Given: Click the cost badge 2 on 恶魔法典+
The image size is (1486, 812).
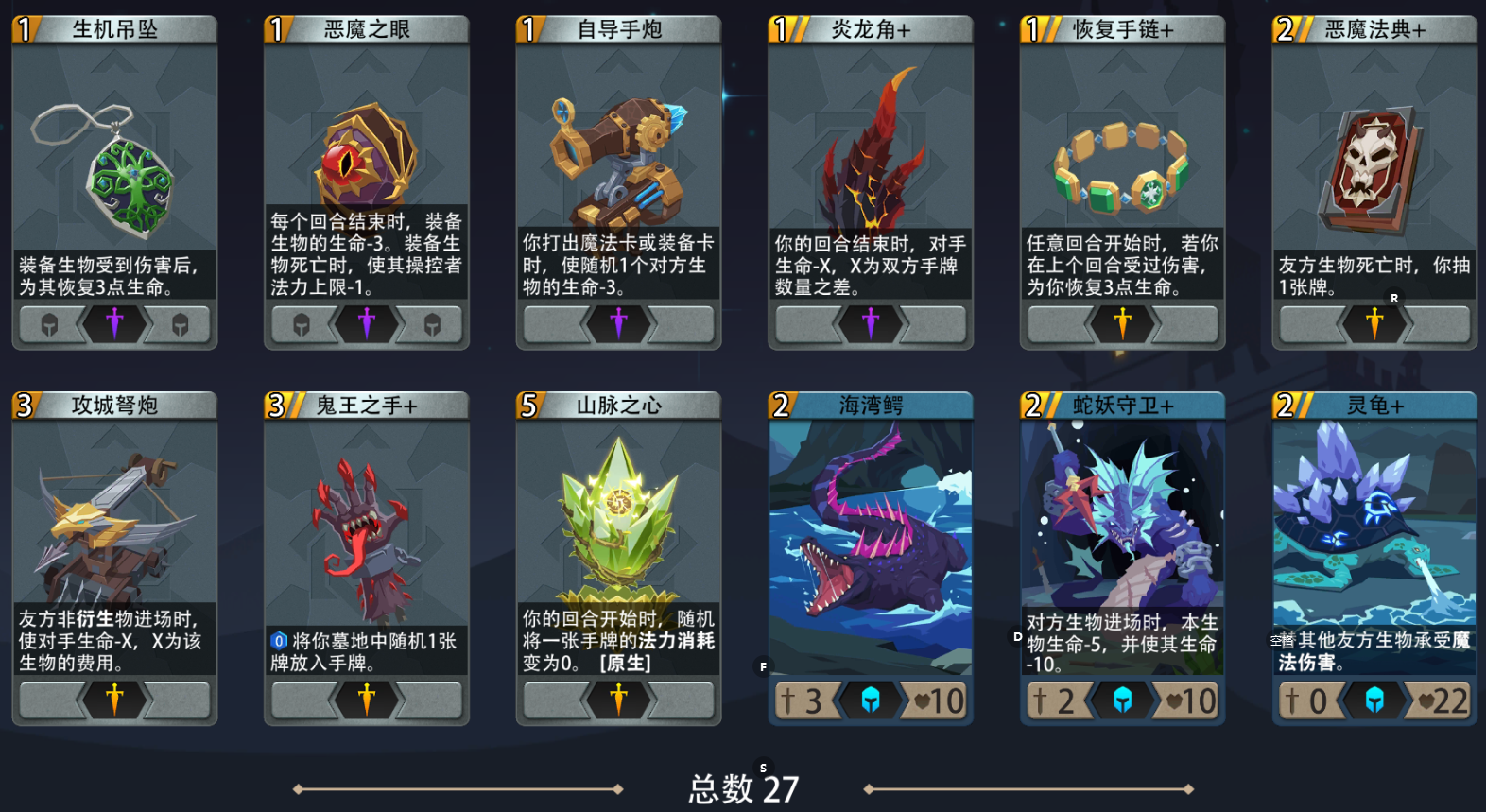Looking at the screenshot, I should (x=1284, y=28).
